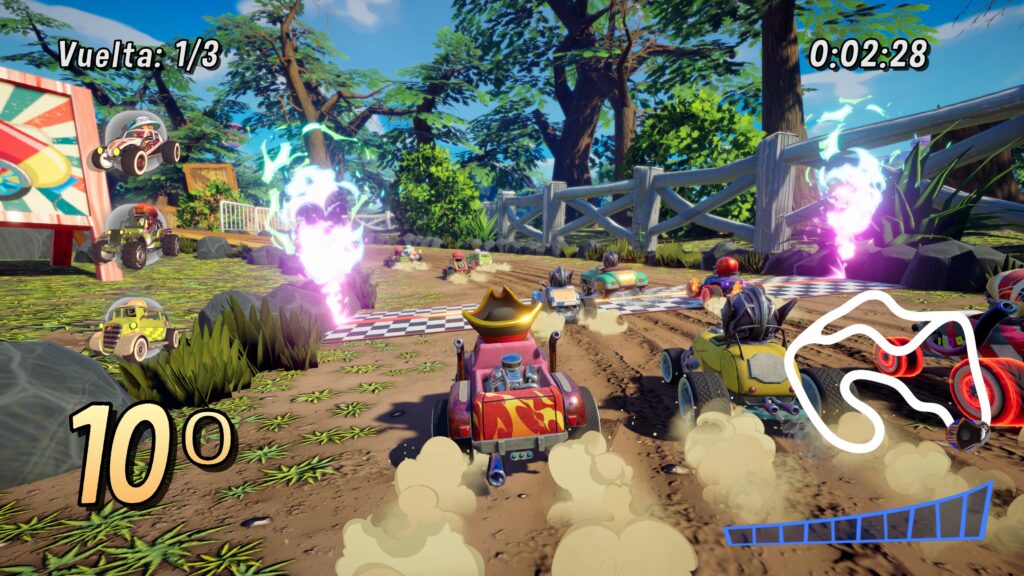
Task: Select the olive green jeep racer icon
Action: pos(138,237)
